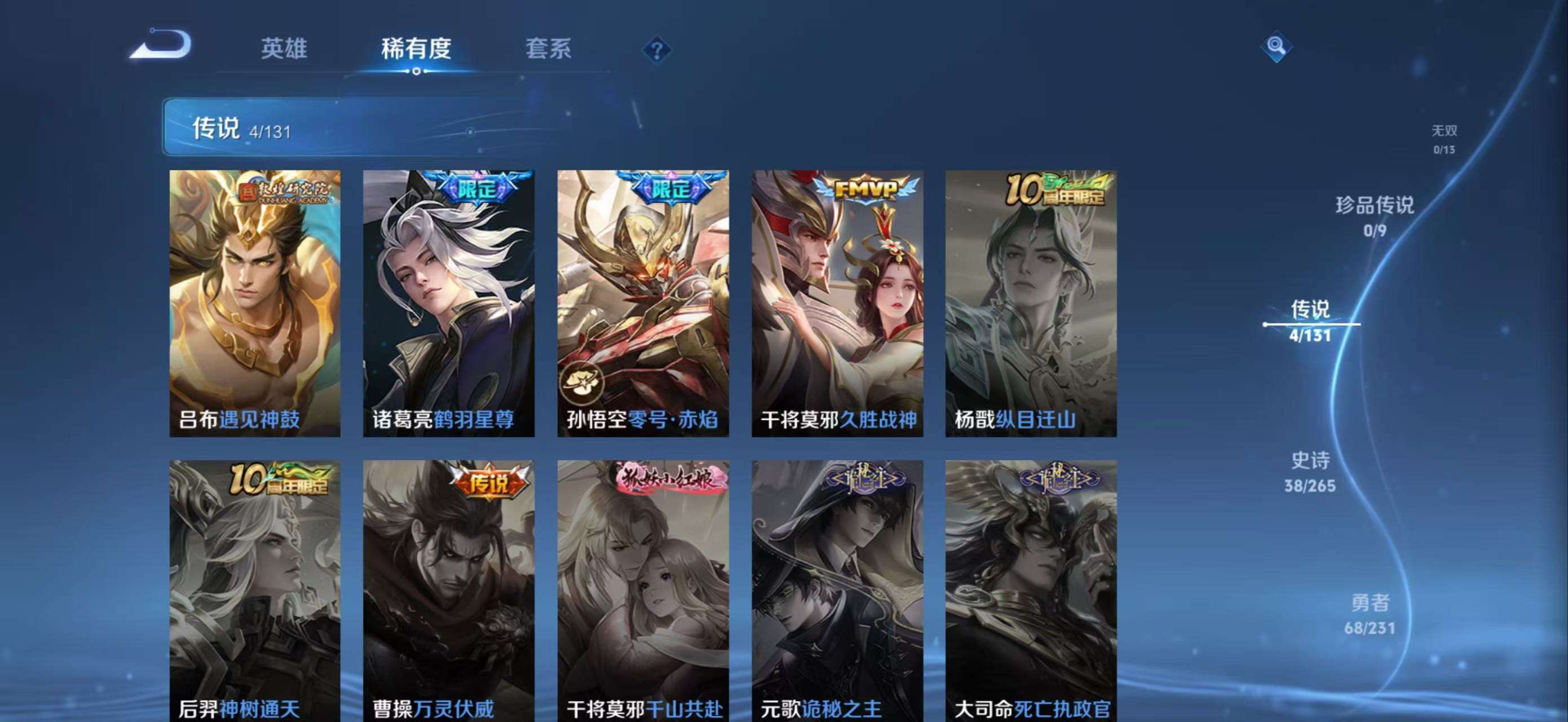View the 吕布 遇见神鼓 skin card
The image size is (1568, 722).
[255, 303]
